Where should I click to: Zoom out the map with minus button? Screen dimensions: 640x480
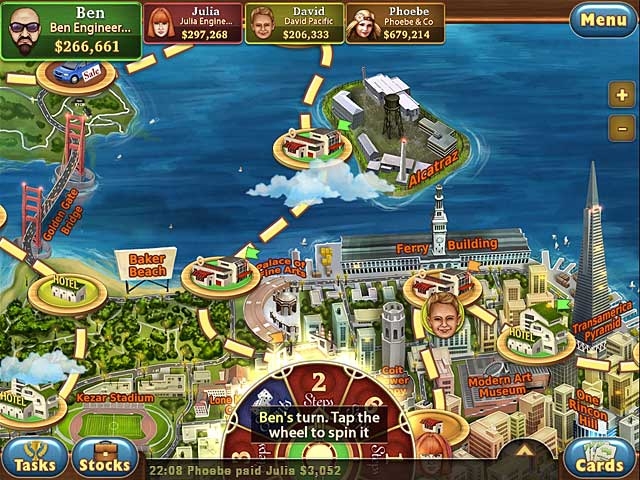[620, 127]
